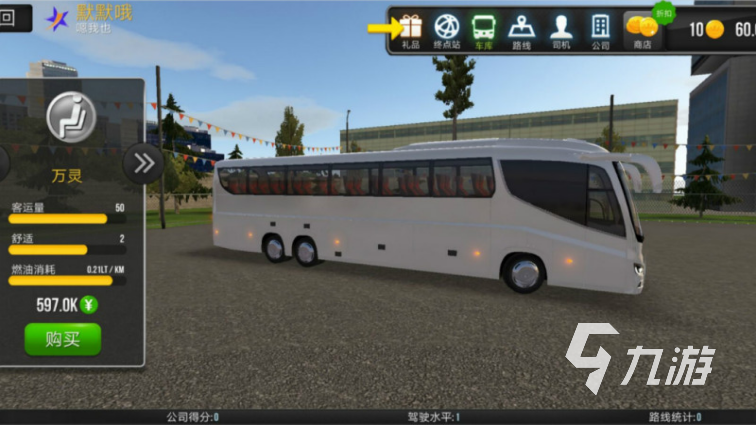Open the 公司 company menu
The height and width of the screenshot is (426, 756).
click(600, 30)
